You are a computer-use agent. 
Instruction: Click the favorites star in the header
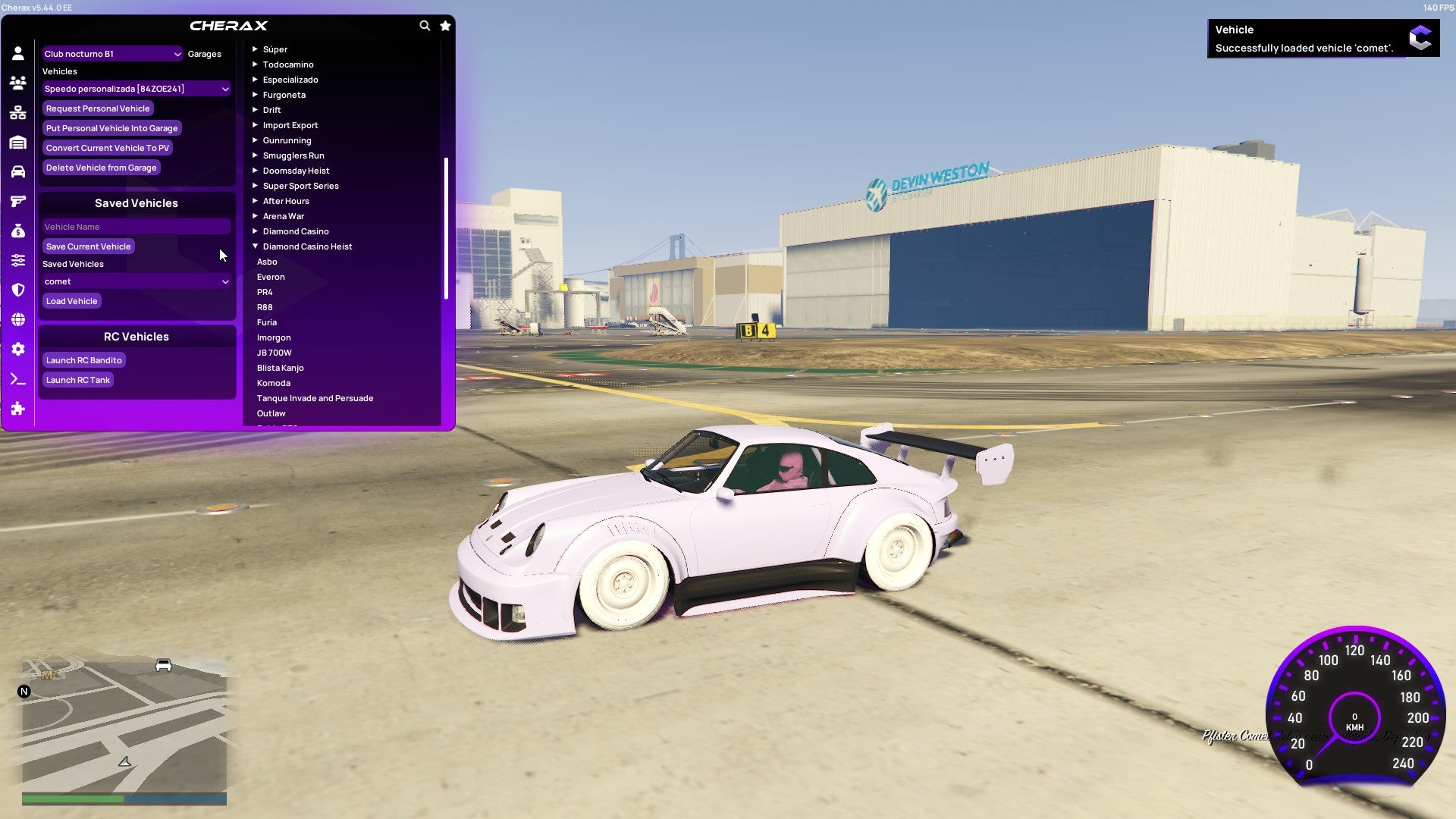coord(445,25)
